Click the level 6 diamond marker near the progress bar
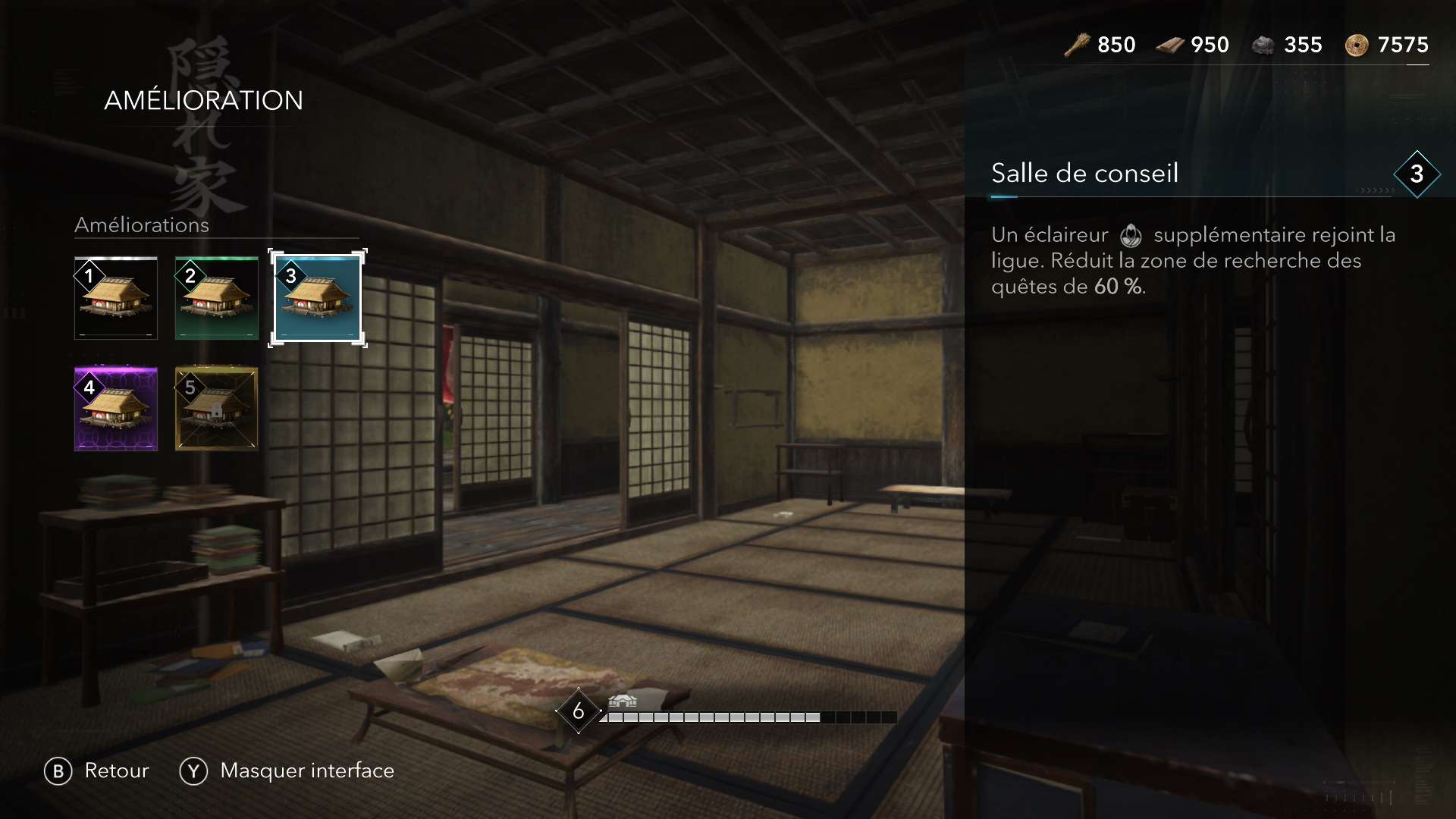 579,711
